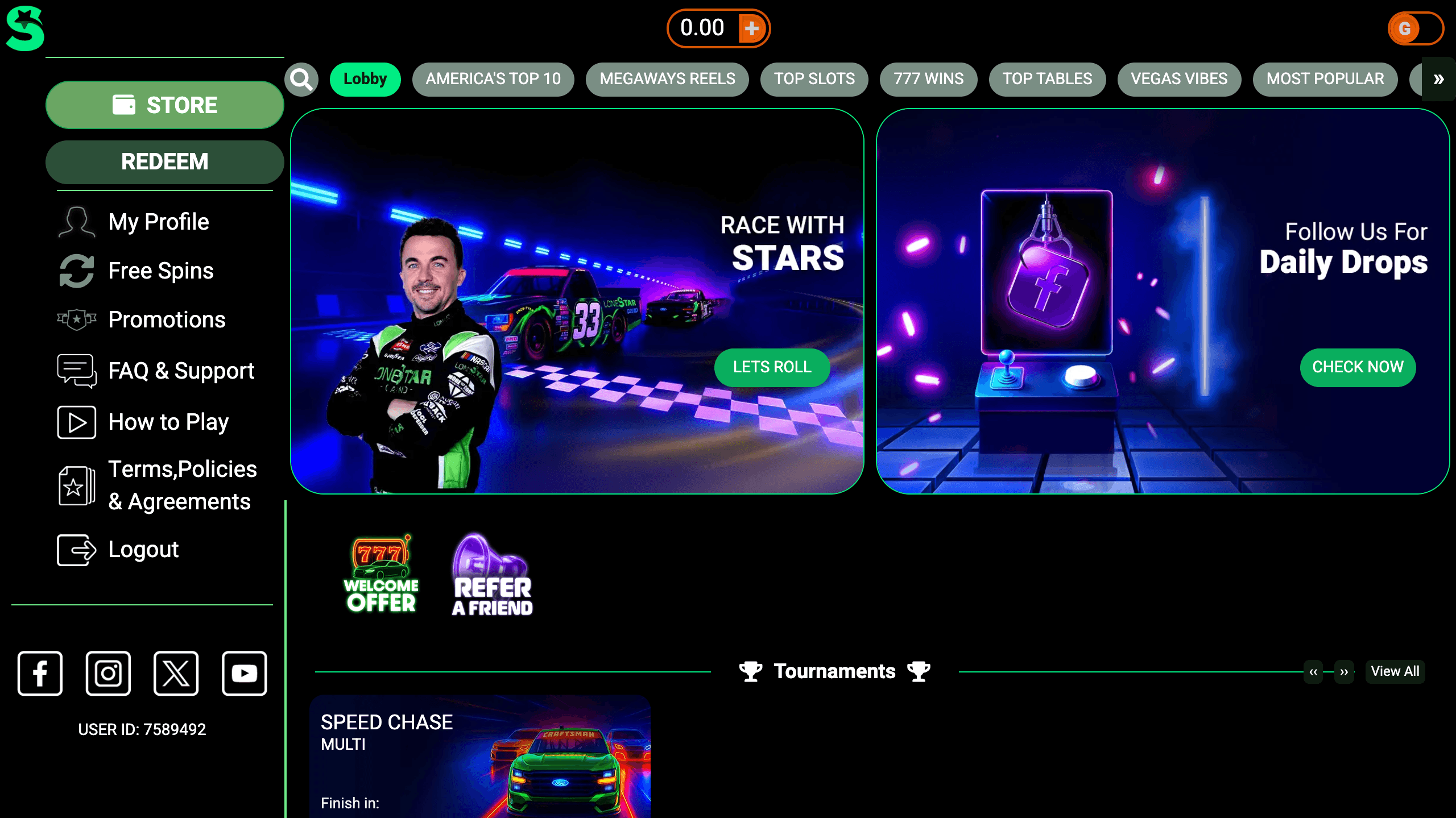Viewport: 1456px width, 818px height.
Task: Select the How to Play video icon
Action: (x=76, y=422)
